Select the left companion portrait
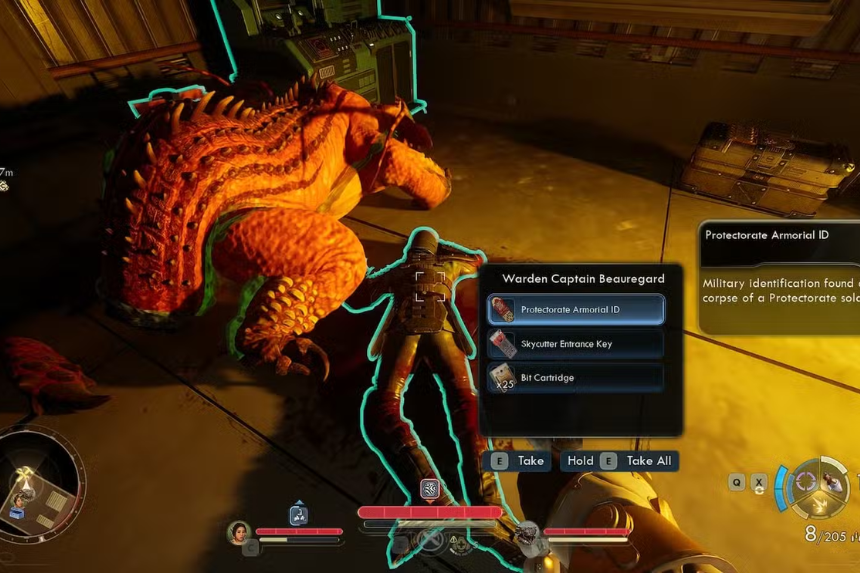This screenshot has width=860, height=573. coord(238,532)
